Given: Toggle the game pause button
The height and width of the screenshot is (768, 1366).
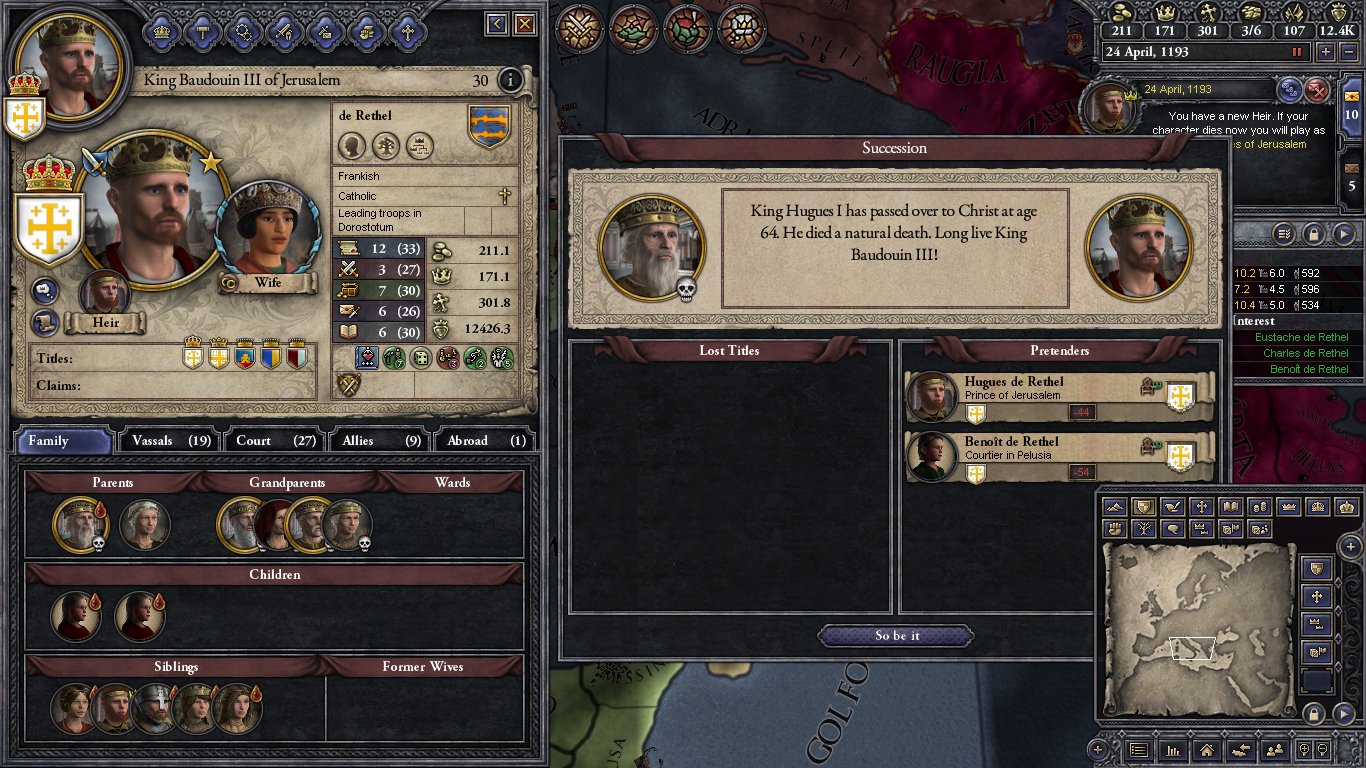Looking at the screenshot, I should click(1298, 52).
